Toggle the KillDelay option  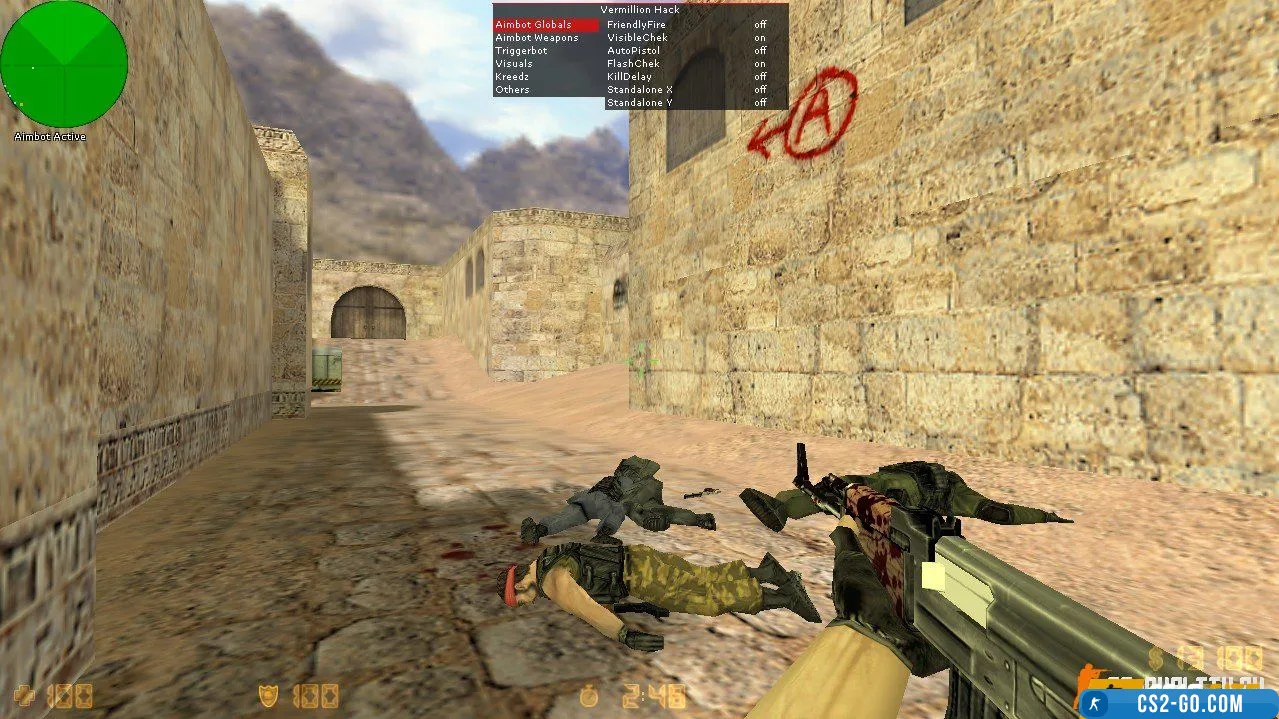629,77
